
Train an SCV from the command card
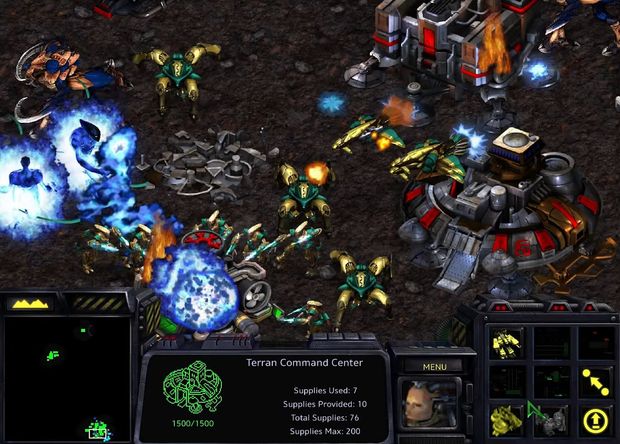[x=507, y=341]
